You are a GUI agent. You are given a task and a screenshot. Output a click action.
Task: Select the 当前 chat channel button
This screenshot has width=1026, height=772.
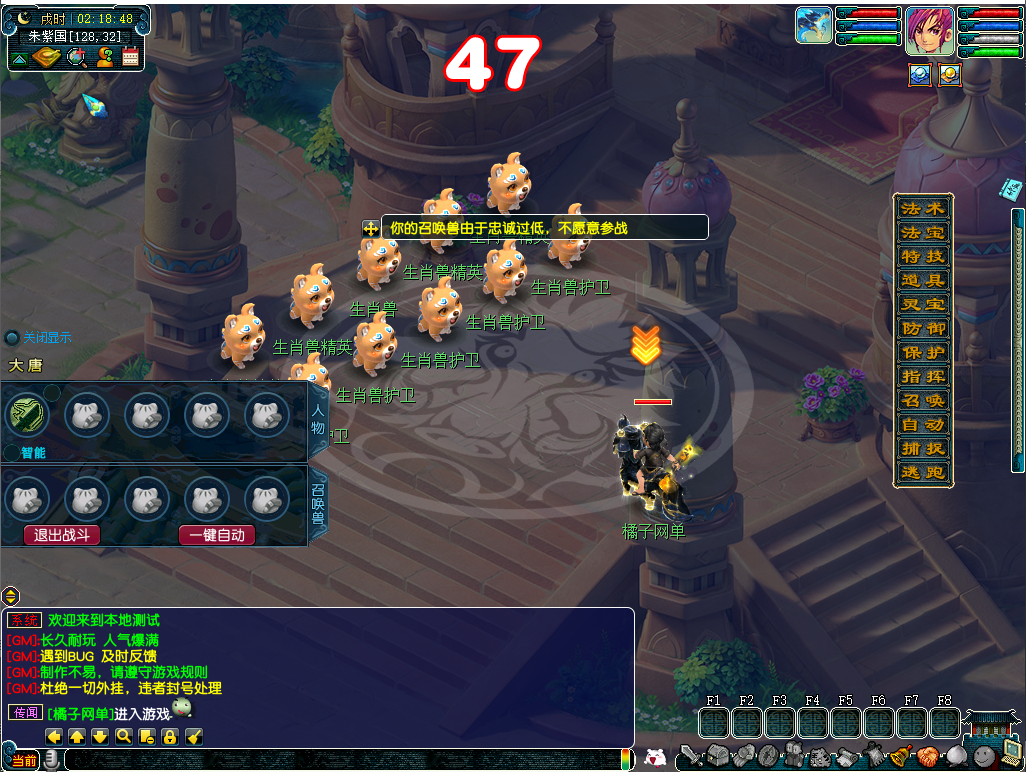[x=24, y=761]
